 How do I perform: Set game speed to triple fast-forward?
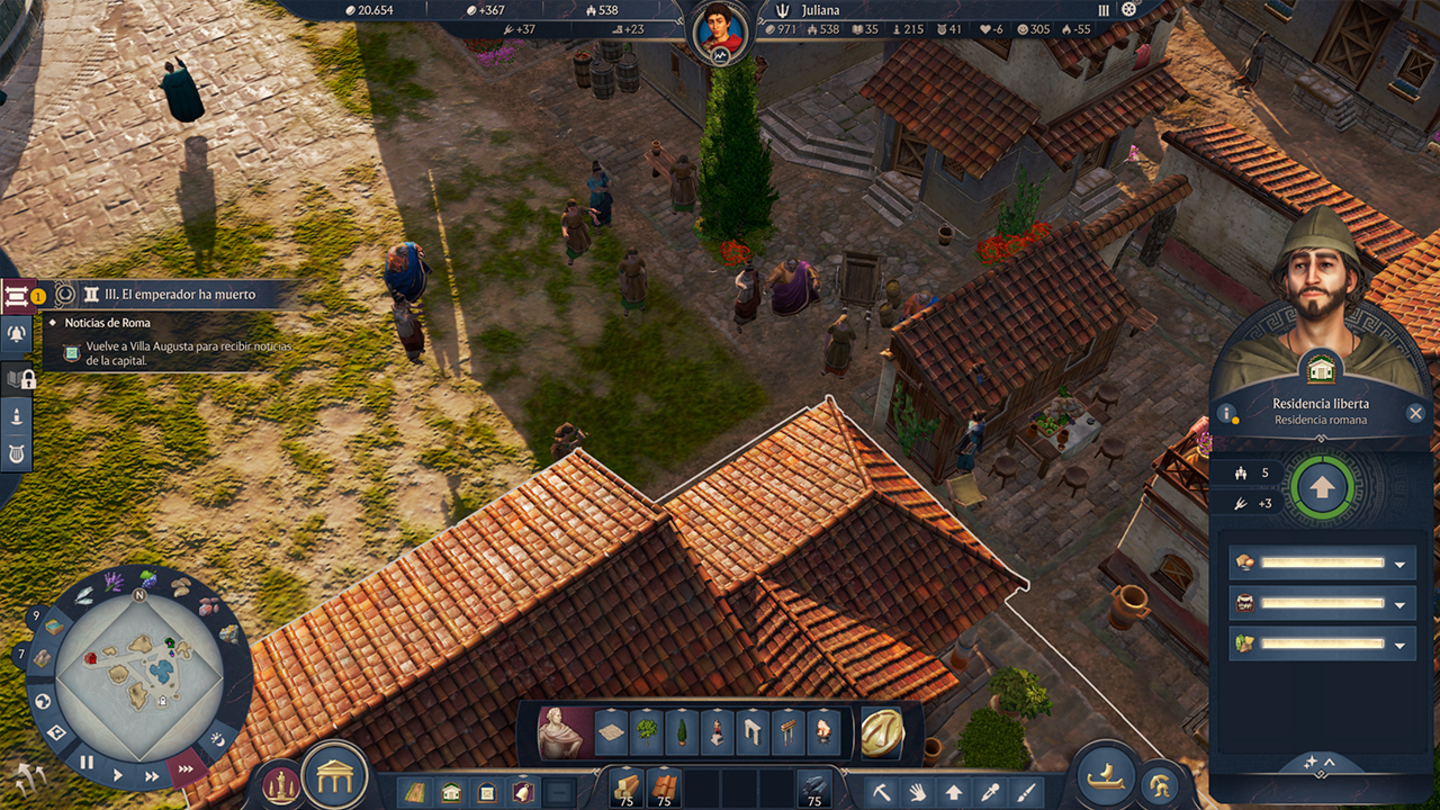coord(186,770)
